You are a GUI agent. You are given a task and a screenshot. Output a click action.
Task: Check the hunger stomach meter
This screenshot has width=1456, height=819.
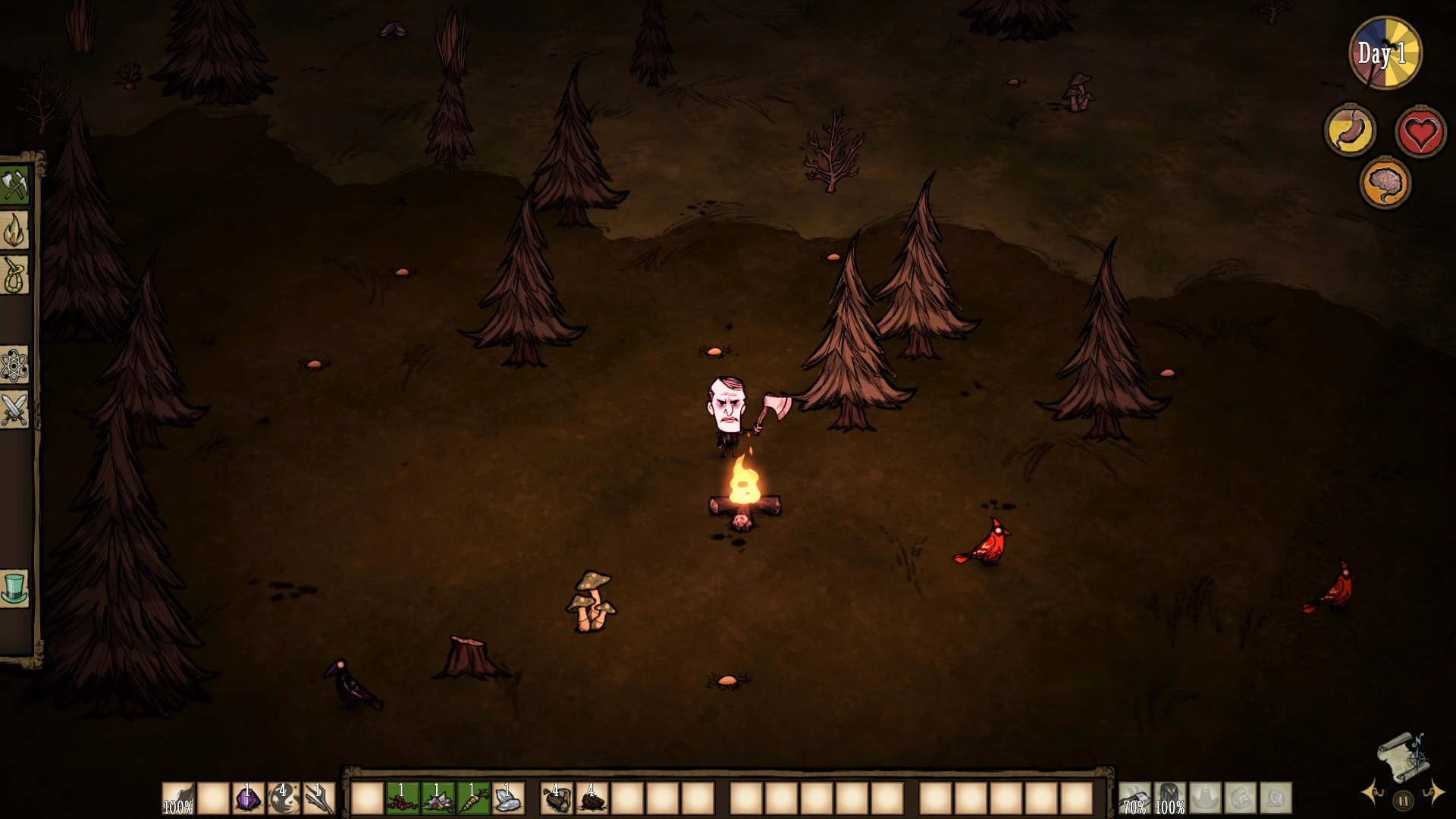[x=1350, y=129]
